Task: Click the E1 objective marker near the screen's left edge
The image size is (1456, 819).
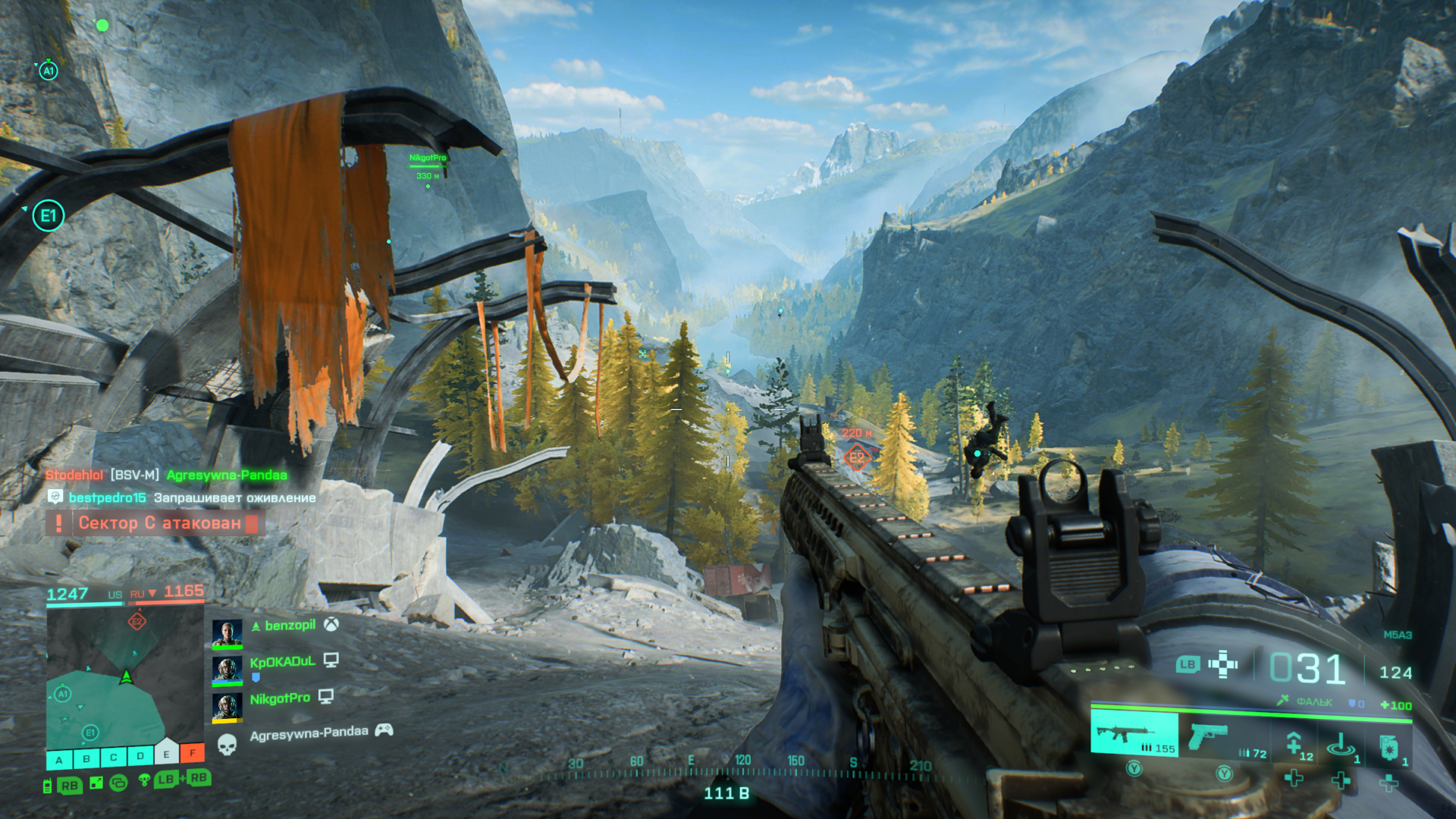Action: click(x=49, y=216)
